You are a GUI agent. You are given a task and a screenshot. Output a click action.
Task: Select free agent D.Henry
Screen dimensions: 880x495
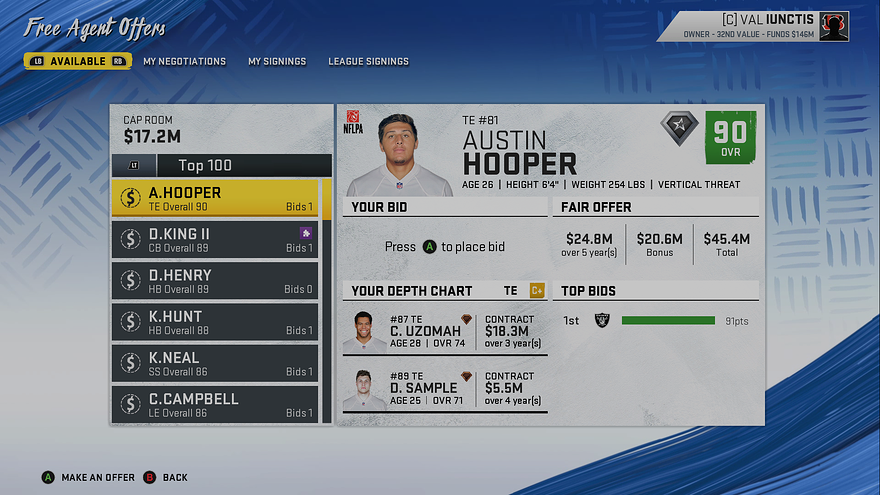215,280
